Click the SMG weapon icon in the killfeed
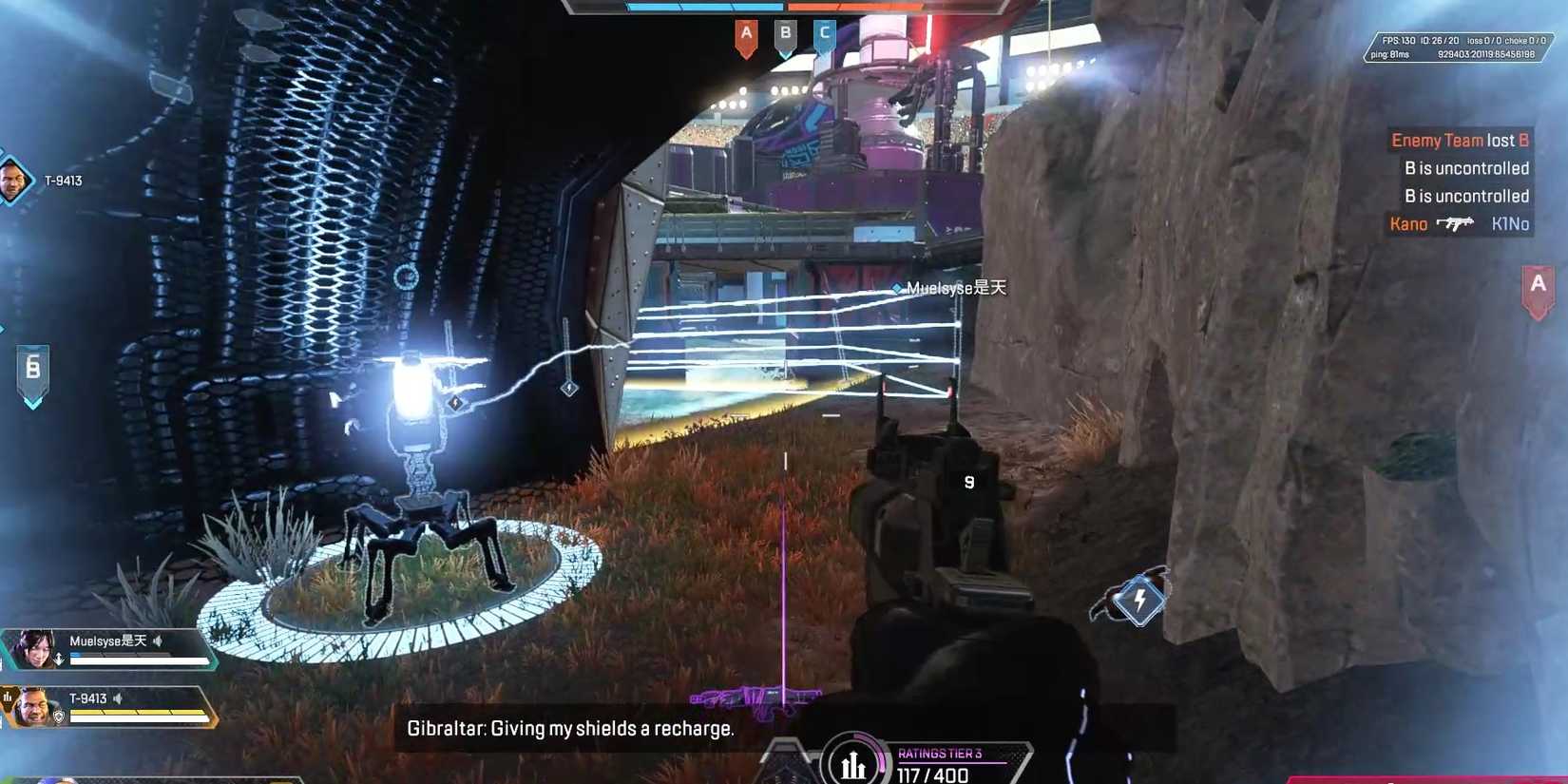The image size is (1568, 784). coord(1456,224)
